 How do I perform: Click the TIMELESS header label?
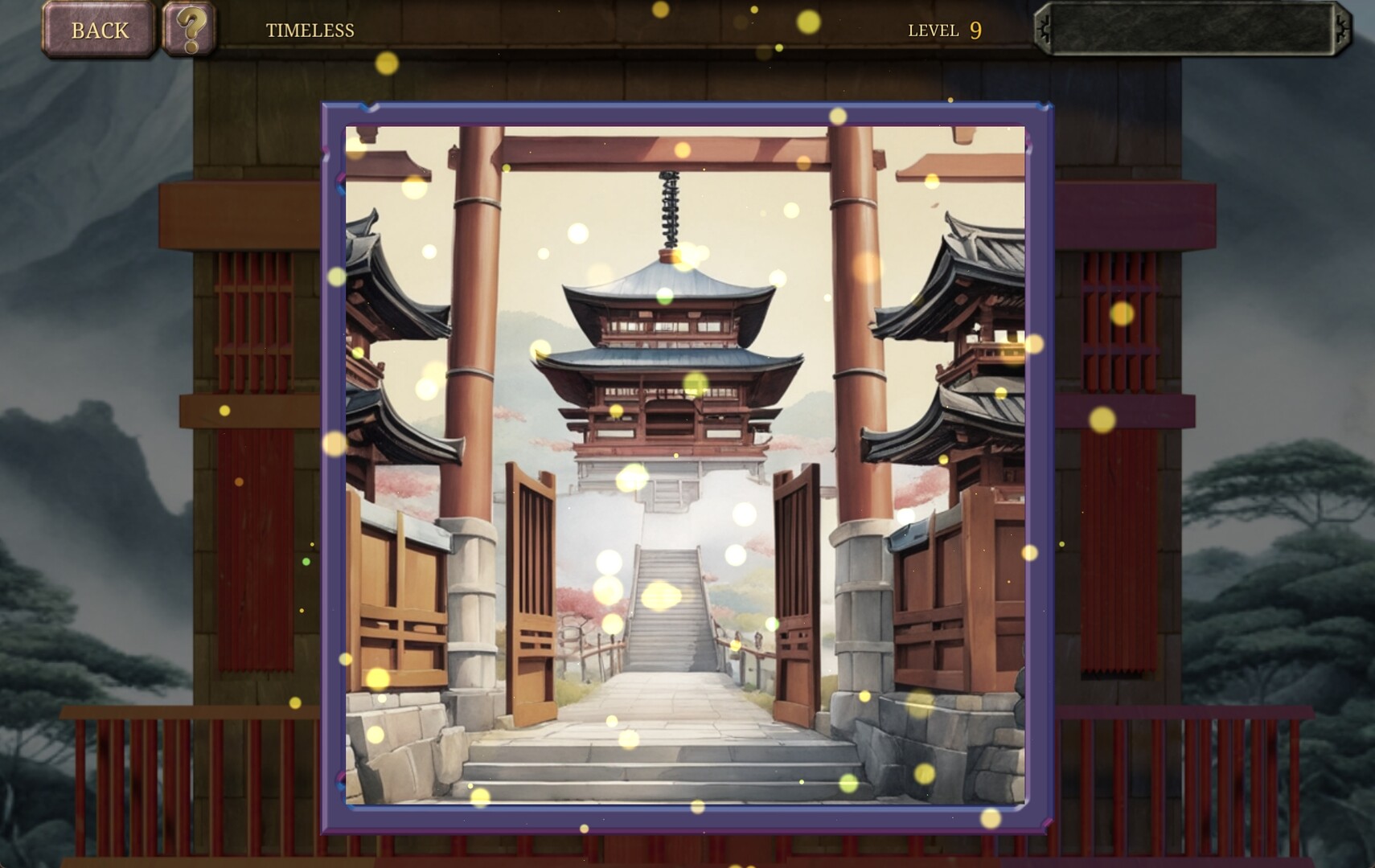tap(310, 31)
